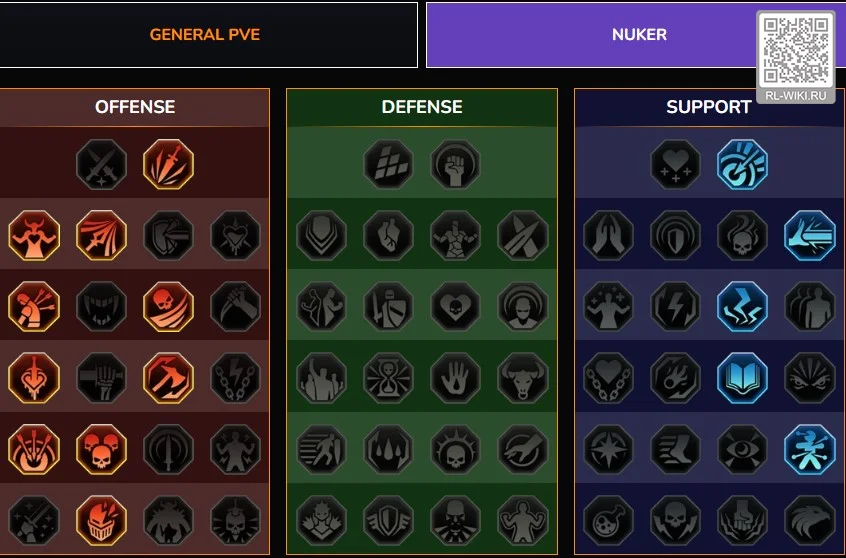
Task: Select the Nuker build tab
Action: [x=638, y=35]
